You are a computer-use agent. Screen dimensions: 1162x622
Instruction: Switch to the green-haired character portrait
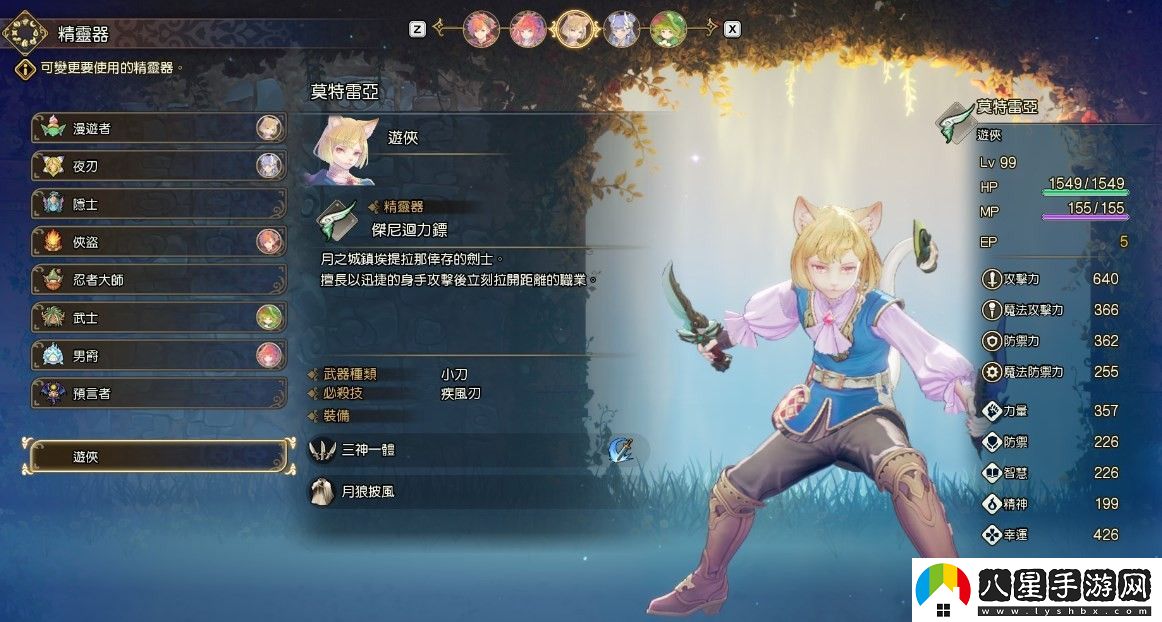tap(667, 29)
